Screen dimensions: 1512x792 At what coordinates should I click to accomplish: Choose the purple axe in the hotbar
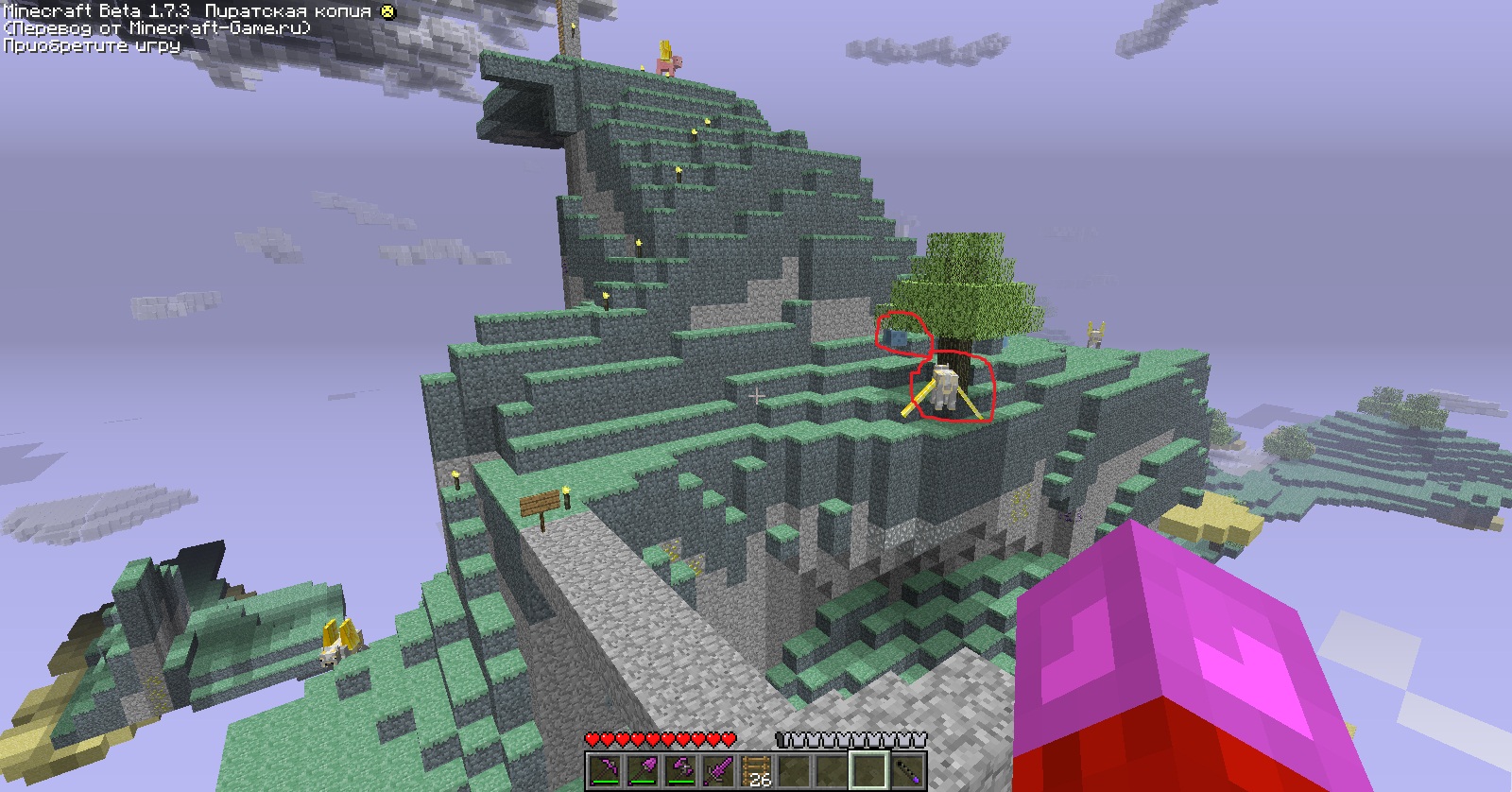click(x=680, y=770)
